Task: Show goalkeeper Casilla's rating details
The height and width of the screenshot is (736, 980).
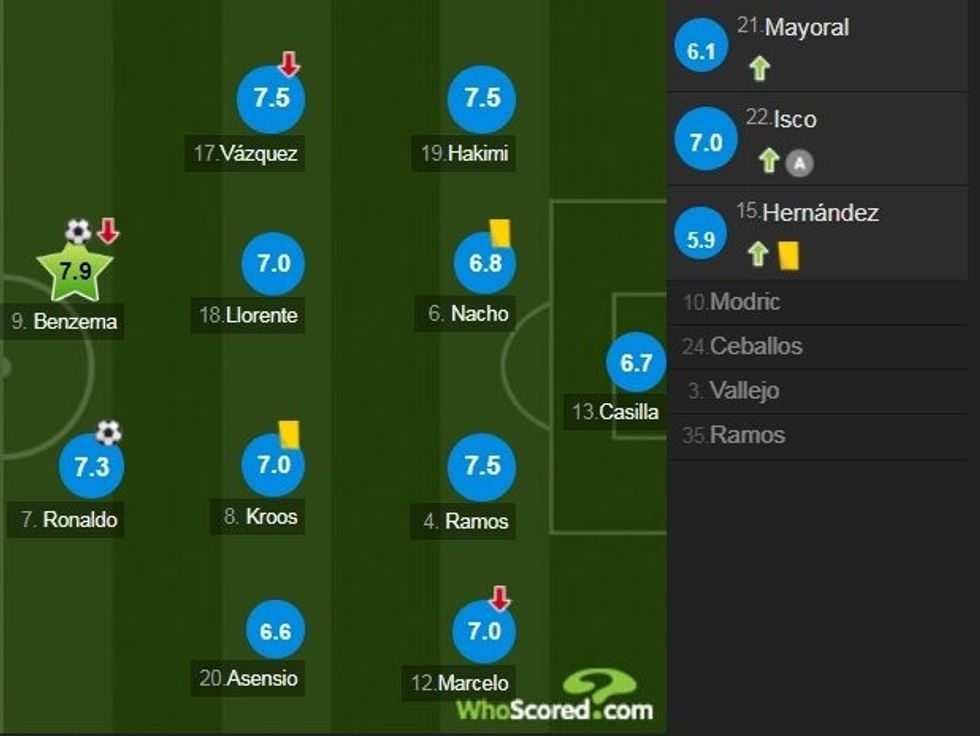Action: (636, 363)
